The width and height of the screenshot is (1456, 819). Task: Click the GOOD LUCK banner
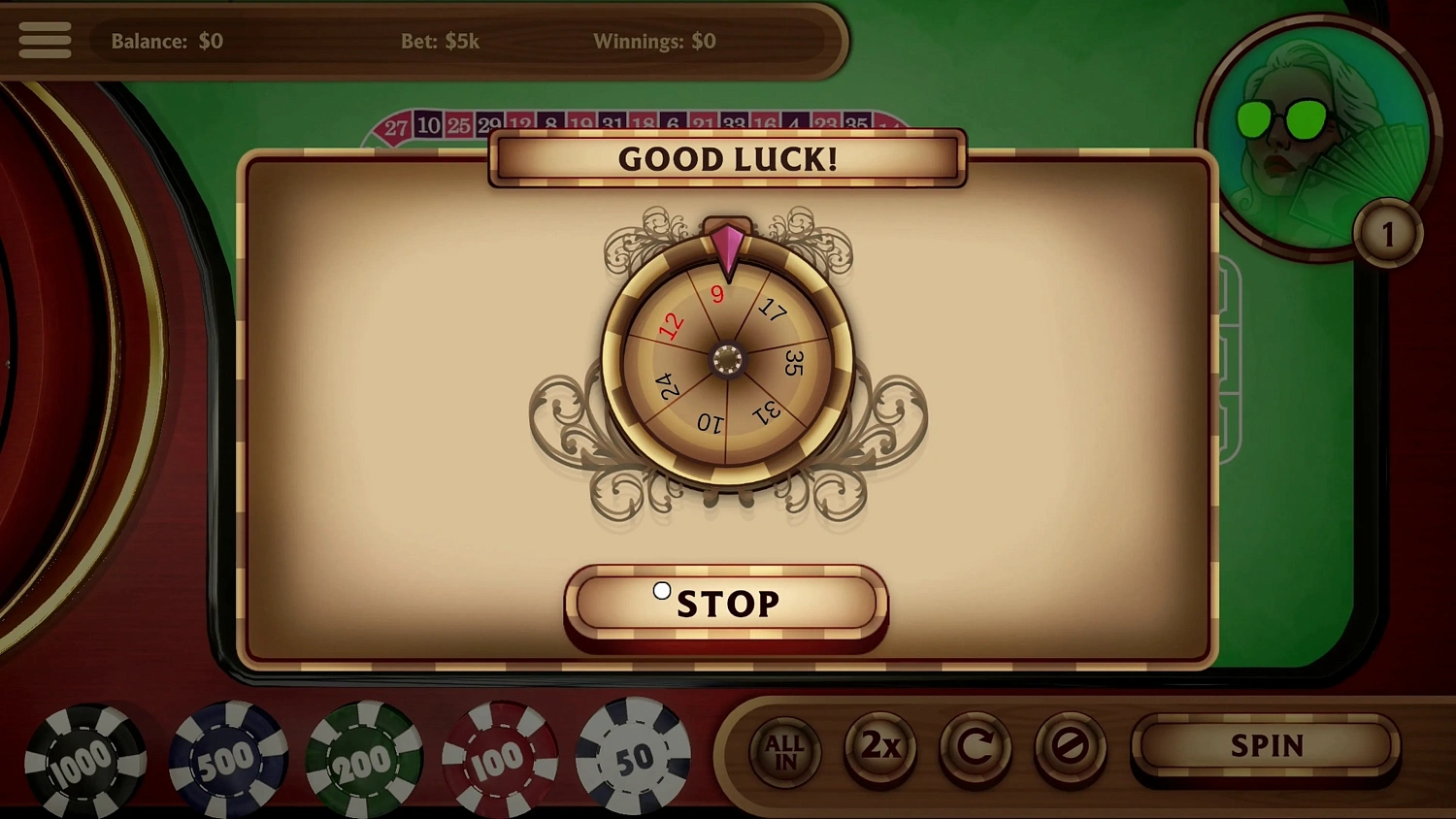tap(727, 159)
